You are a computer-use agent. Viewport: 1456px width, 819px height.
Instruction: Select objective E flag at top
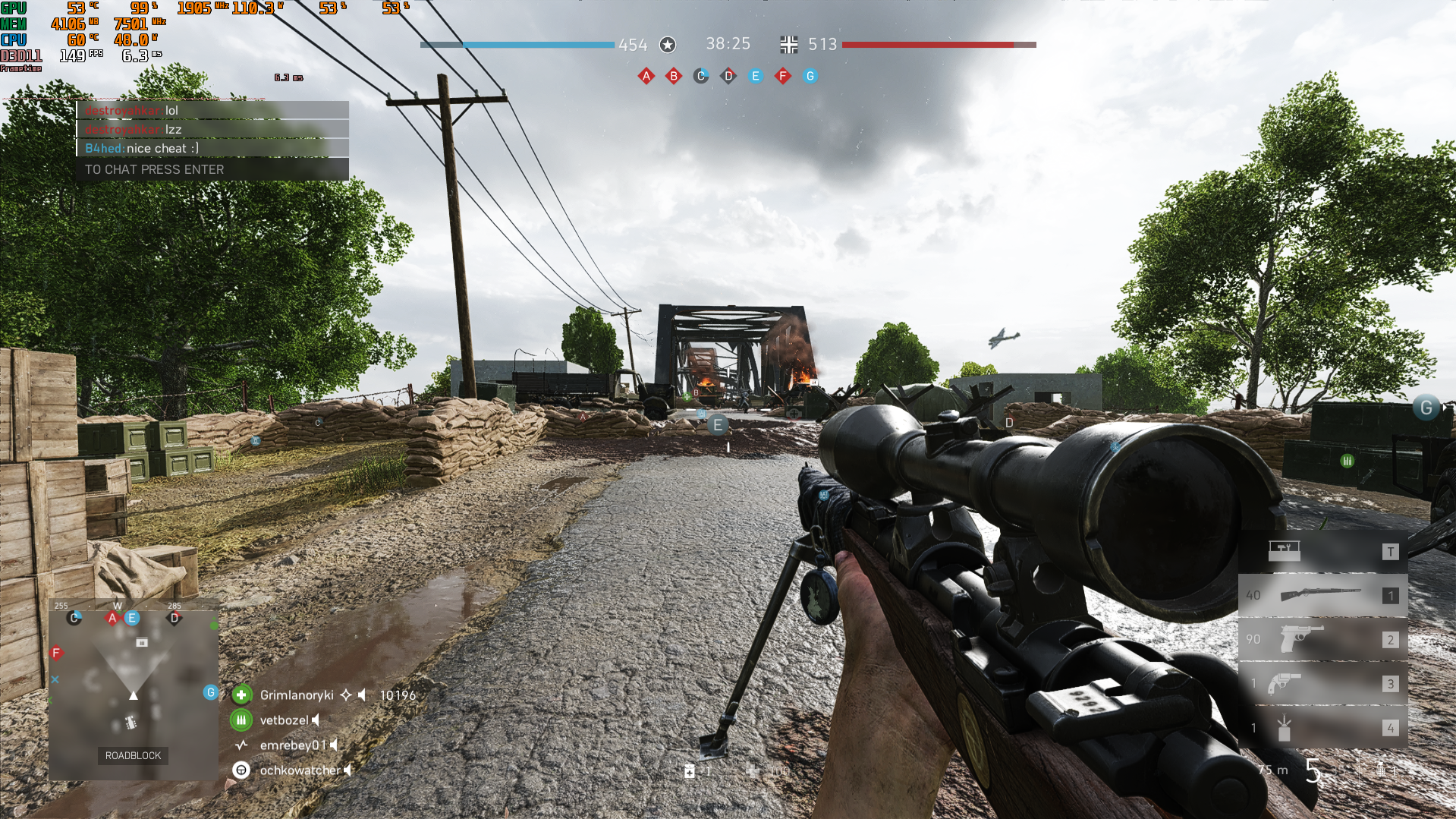tap(756, 76)
